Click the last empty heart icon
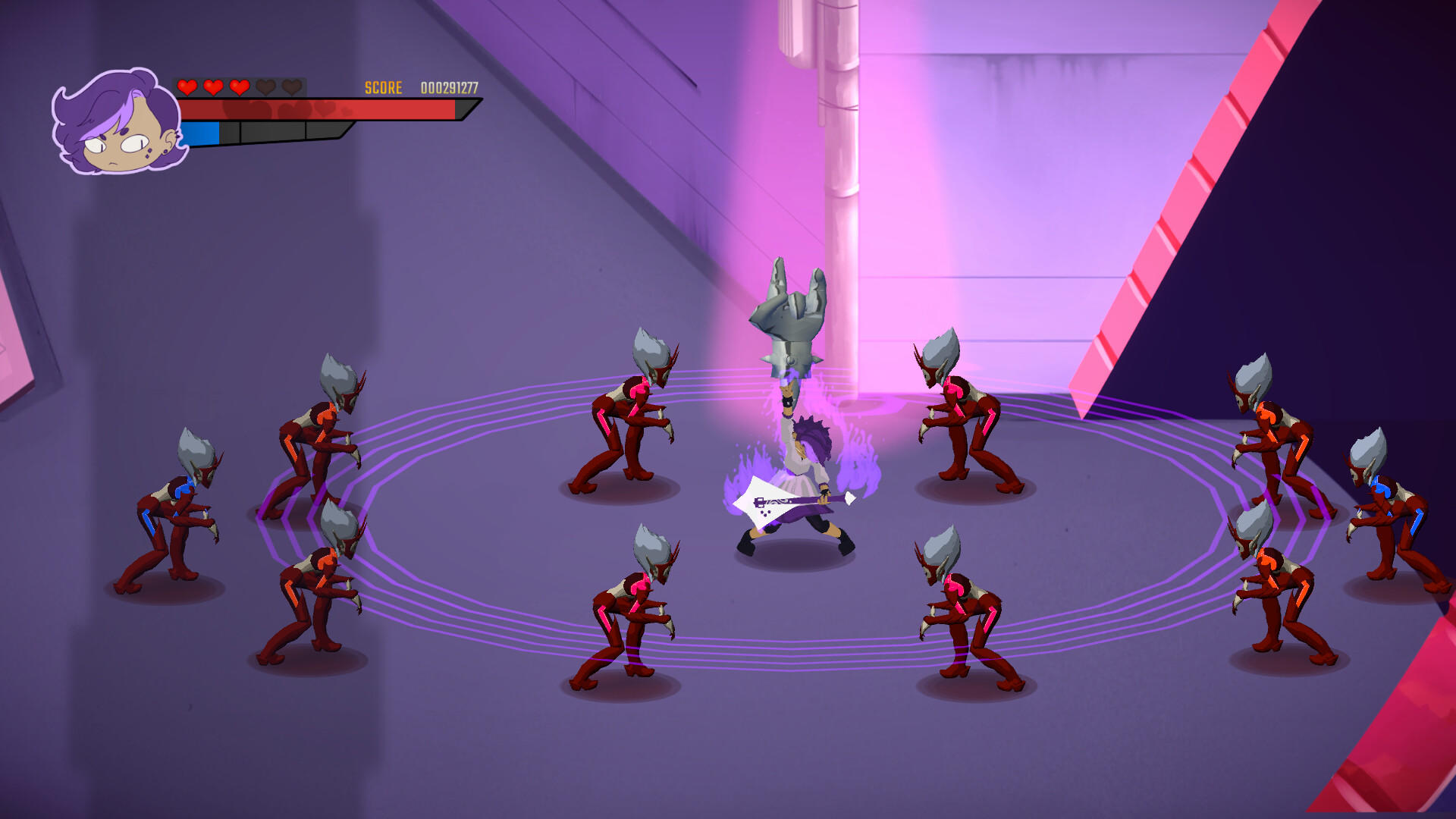 click(x=292, y=86)
